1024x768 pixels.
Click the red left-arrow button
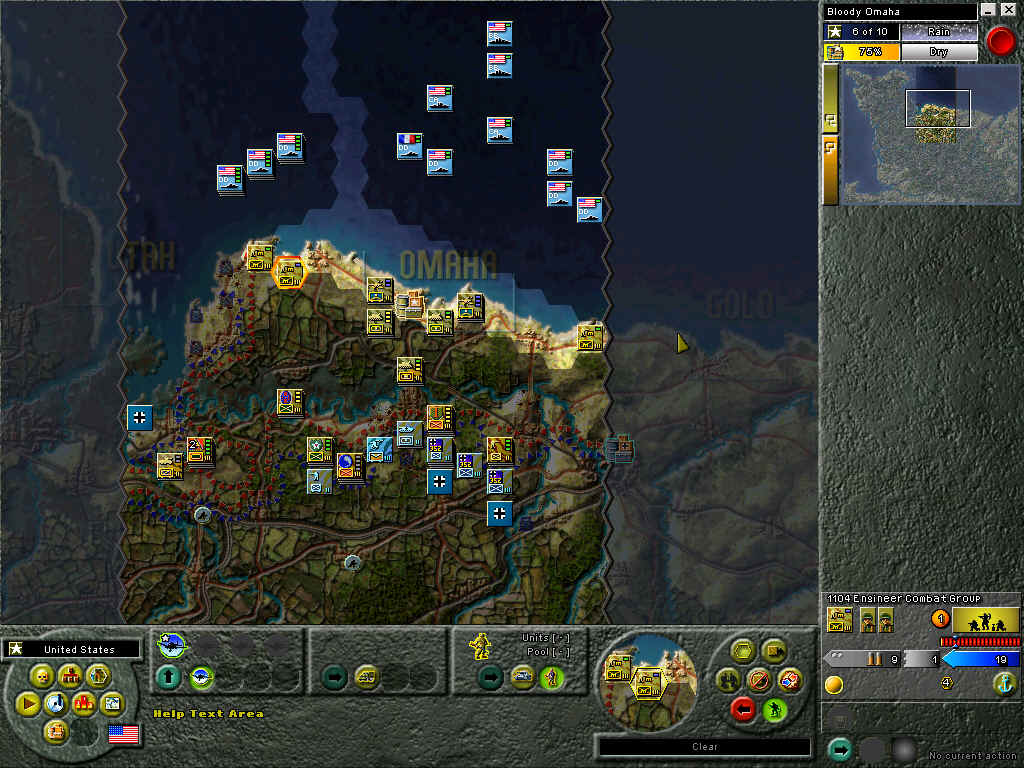click(x=743, y=709)
